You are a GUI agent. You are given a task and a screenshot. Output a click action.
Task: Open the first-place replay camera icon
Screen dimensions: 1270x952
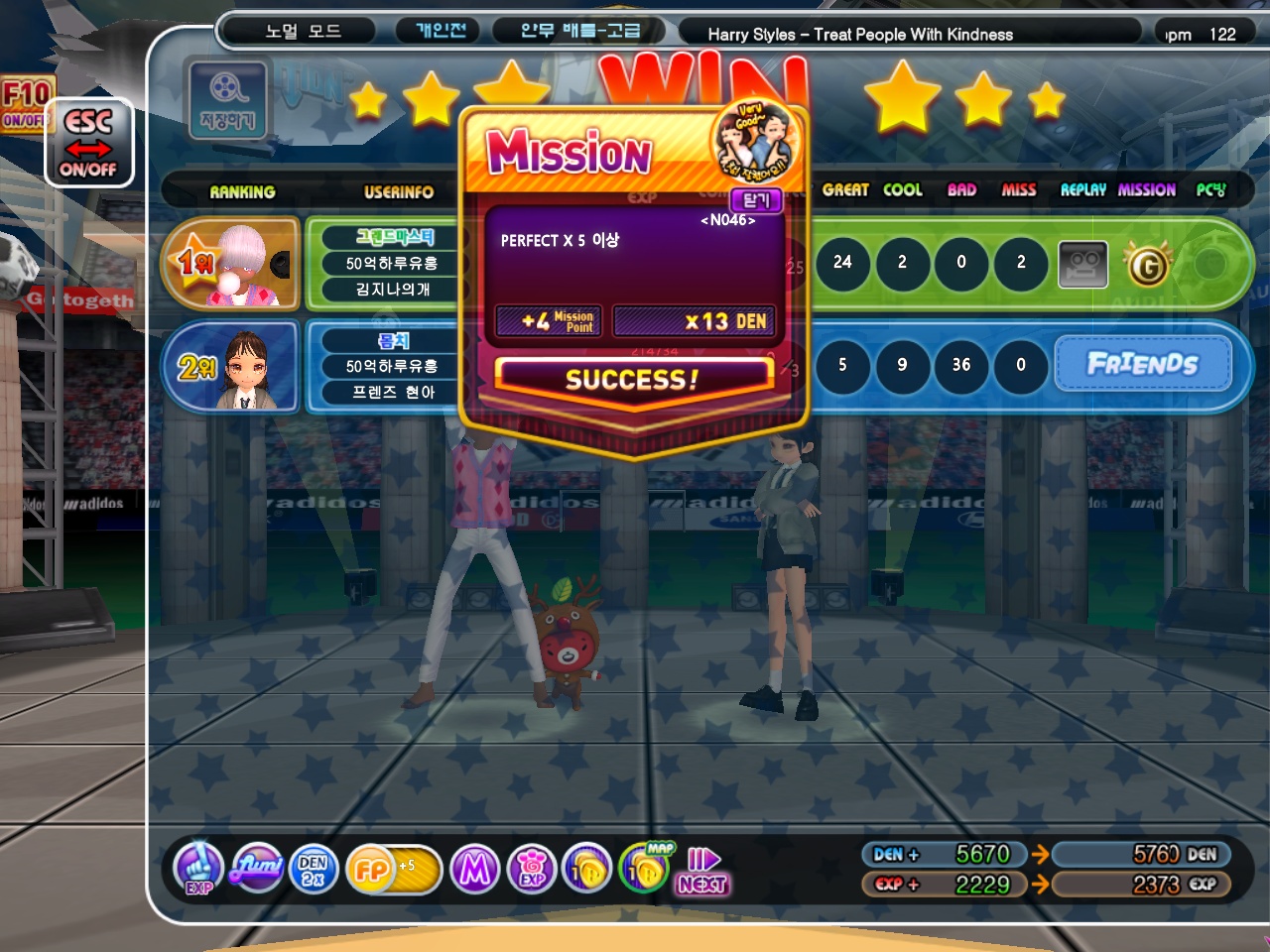click(1082, 264)
